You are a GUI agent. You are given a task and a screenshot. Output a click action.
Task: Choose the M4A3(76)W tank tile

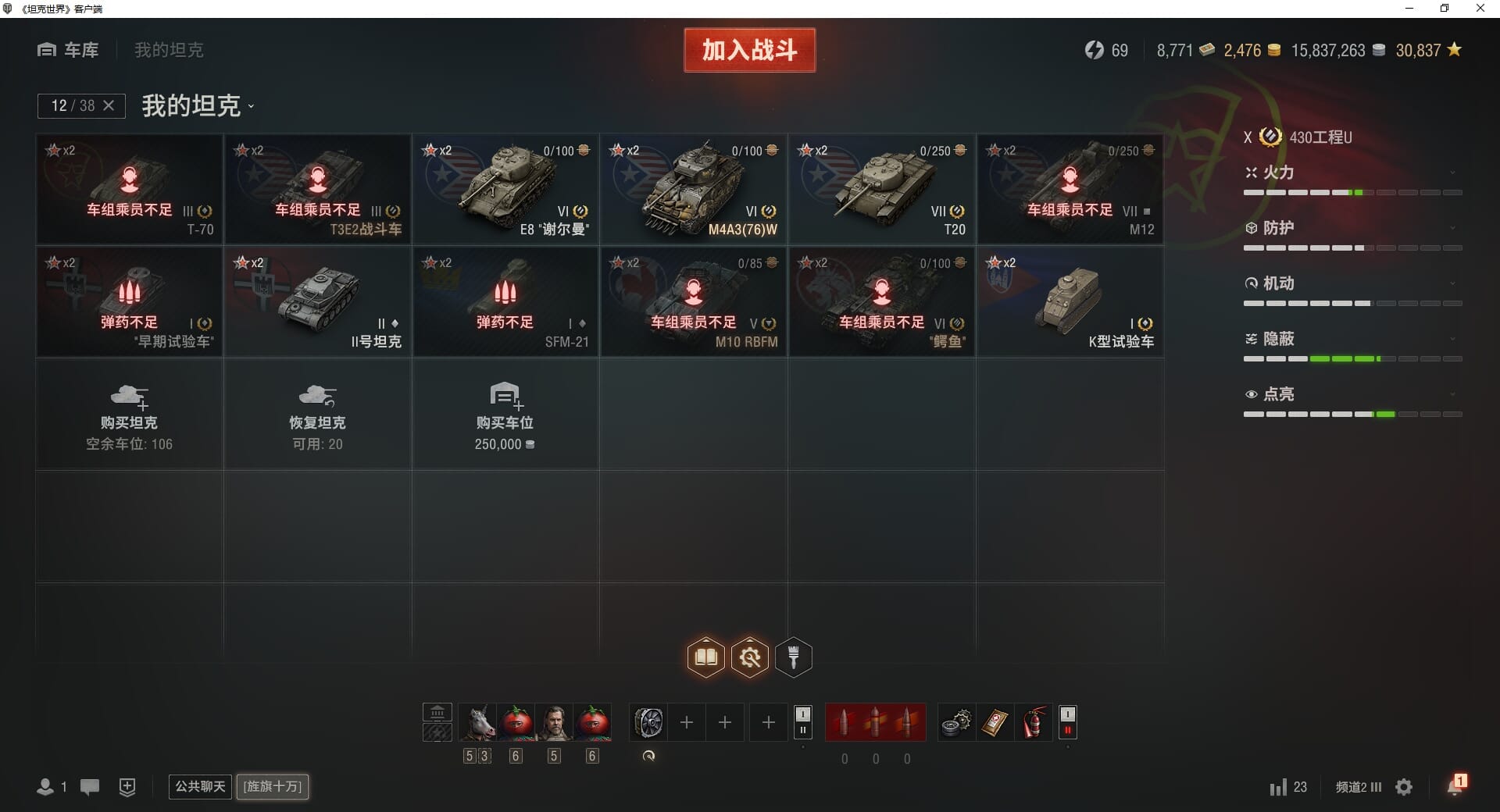coord(694,189)
